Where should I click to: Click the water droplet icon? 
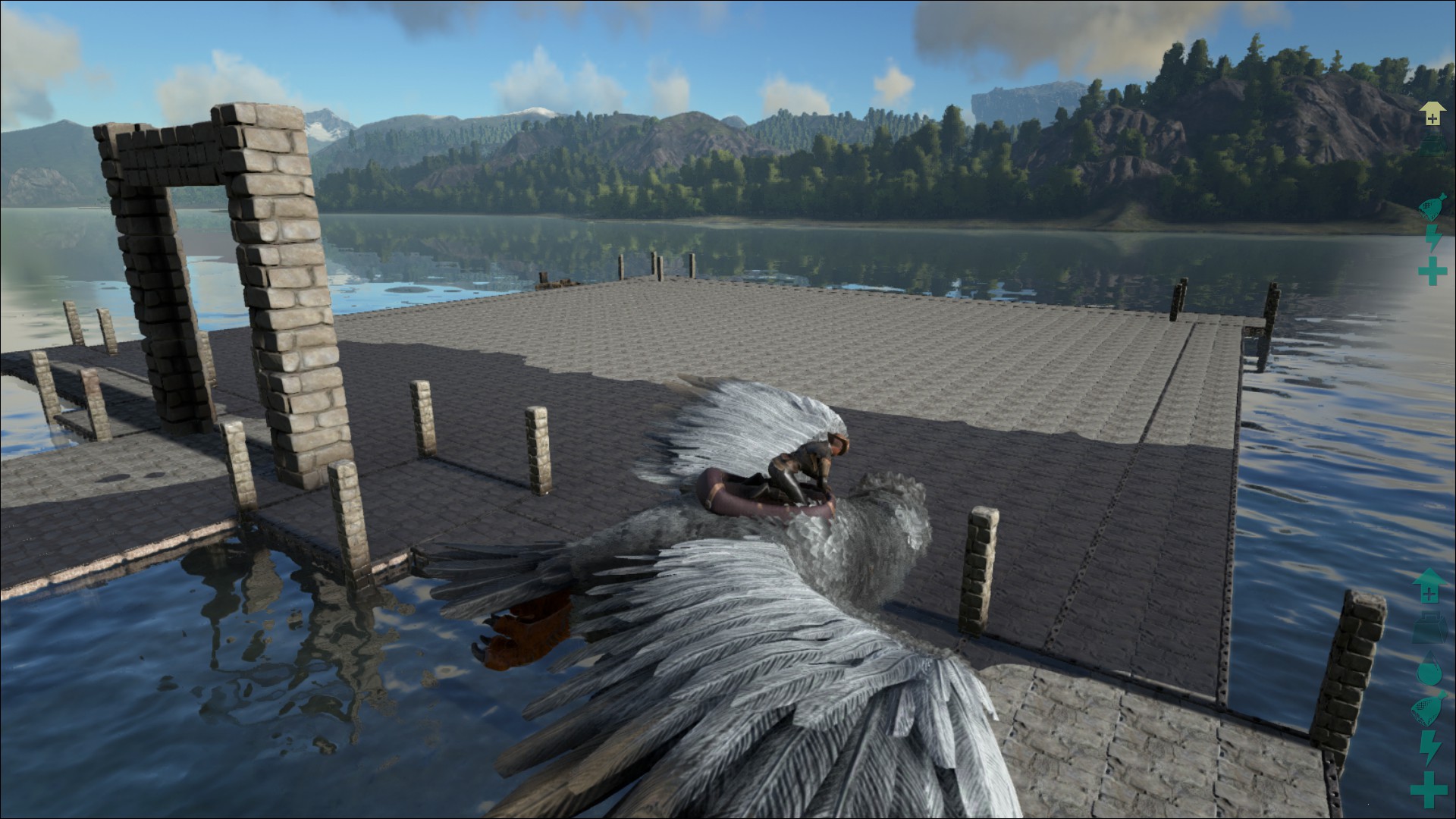pos(1429,670)
